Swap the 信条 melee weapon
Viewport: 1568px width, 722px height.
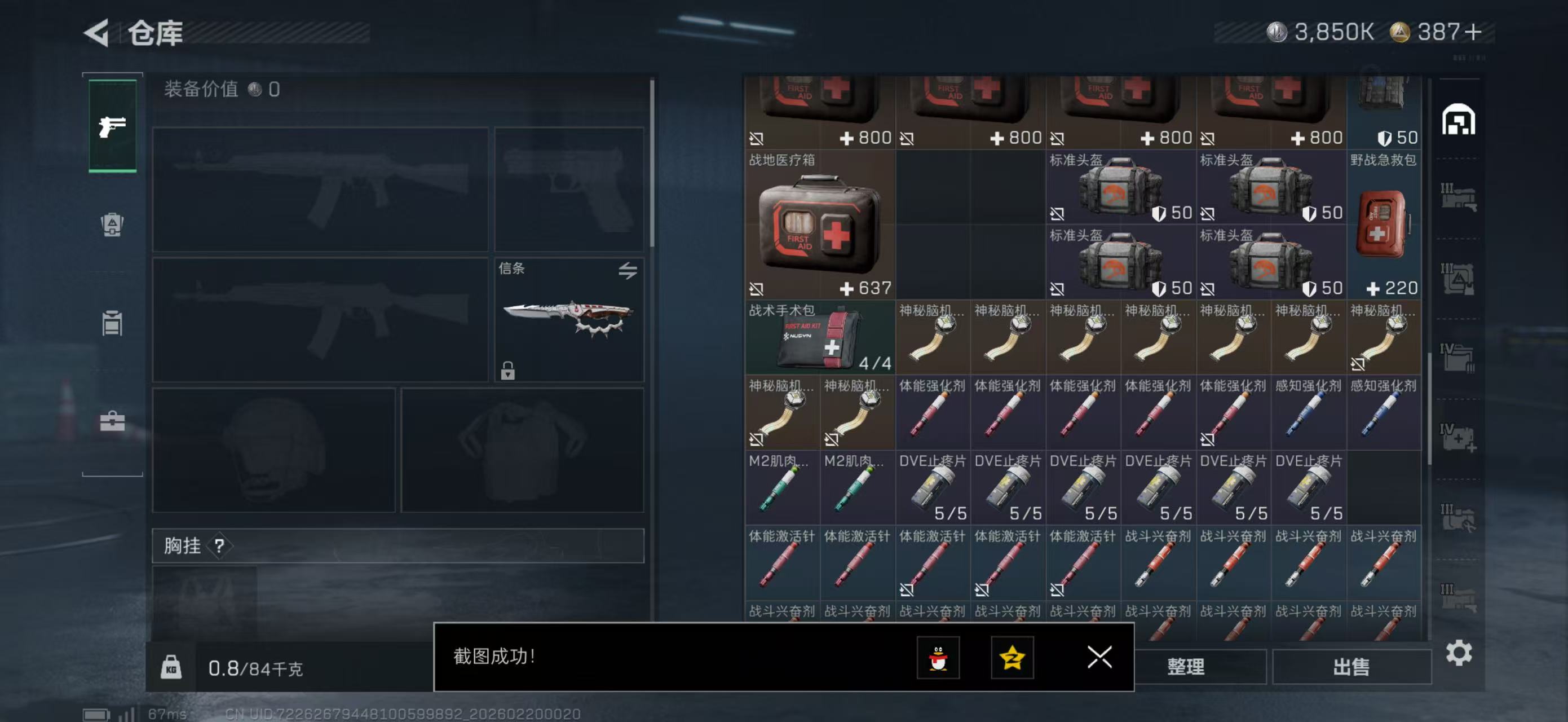point(628,270)
